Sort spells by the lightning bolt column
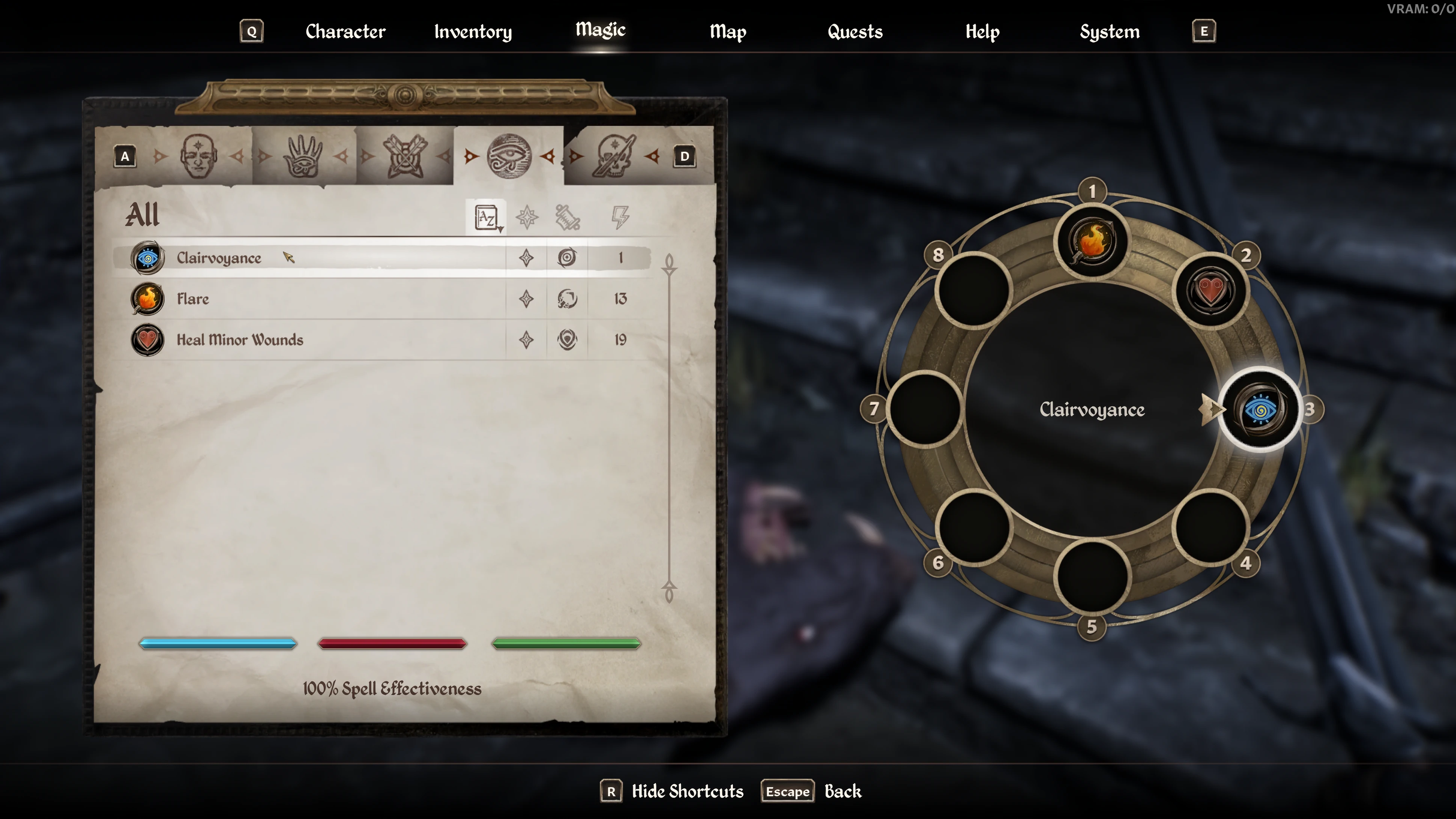Image resolution: width=1456 pixels, height=819 pixels. click(620, 217)
